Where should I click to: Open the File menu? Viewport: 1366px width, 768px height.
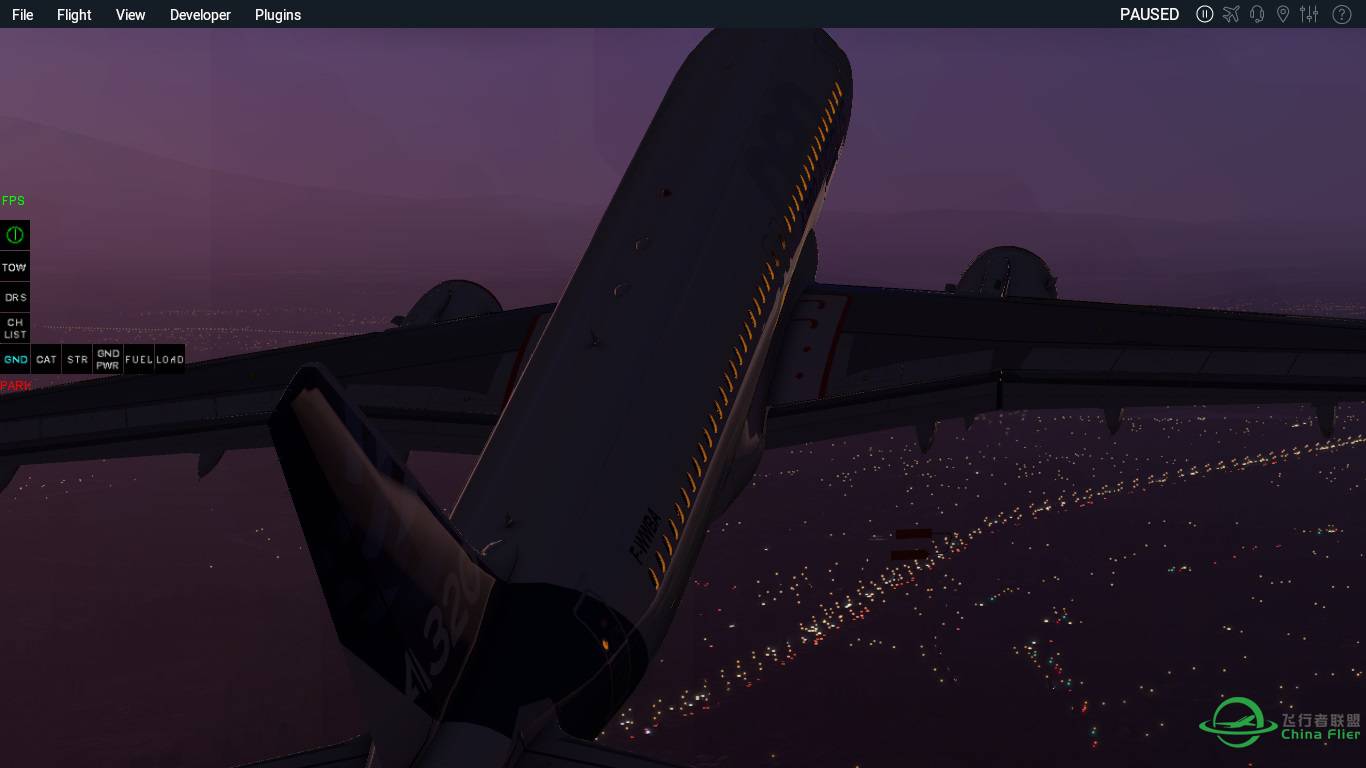(22, 14)
